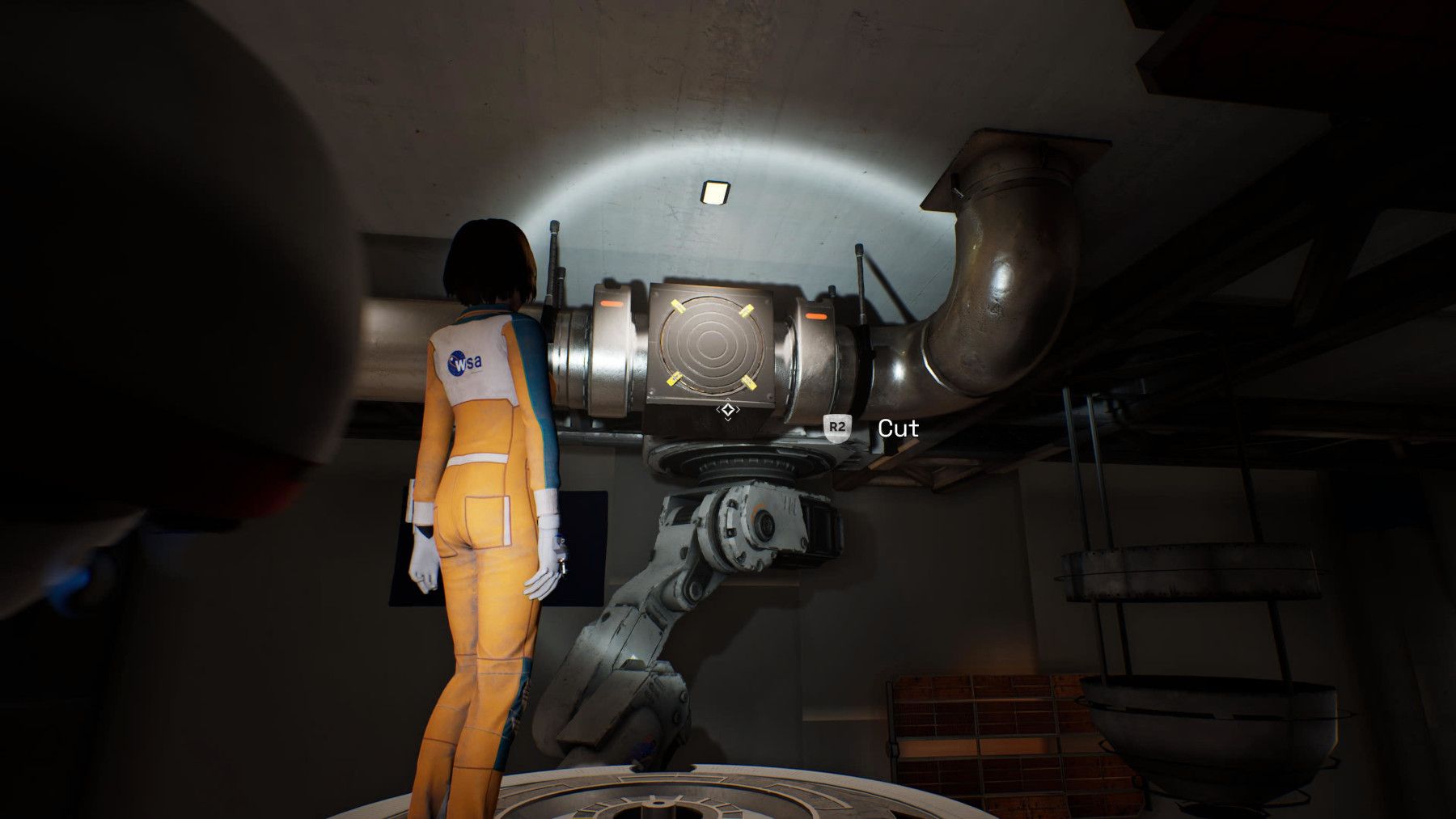Click the right chevron of the interaction marker
This screenshot has height=819, width=1456.
pyautogui.click(x=739, y=409)
